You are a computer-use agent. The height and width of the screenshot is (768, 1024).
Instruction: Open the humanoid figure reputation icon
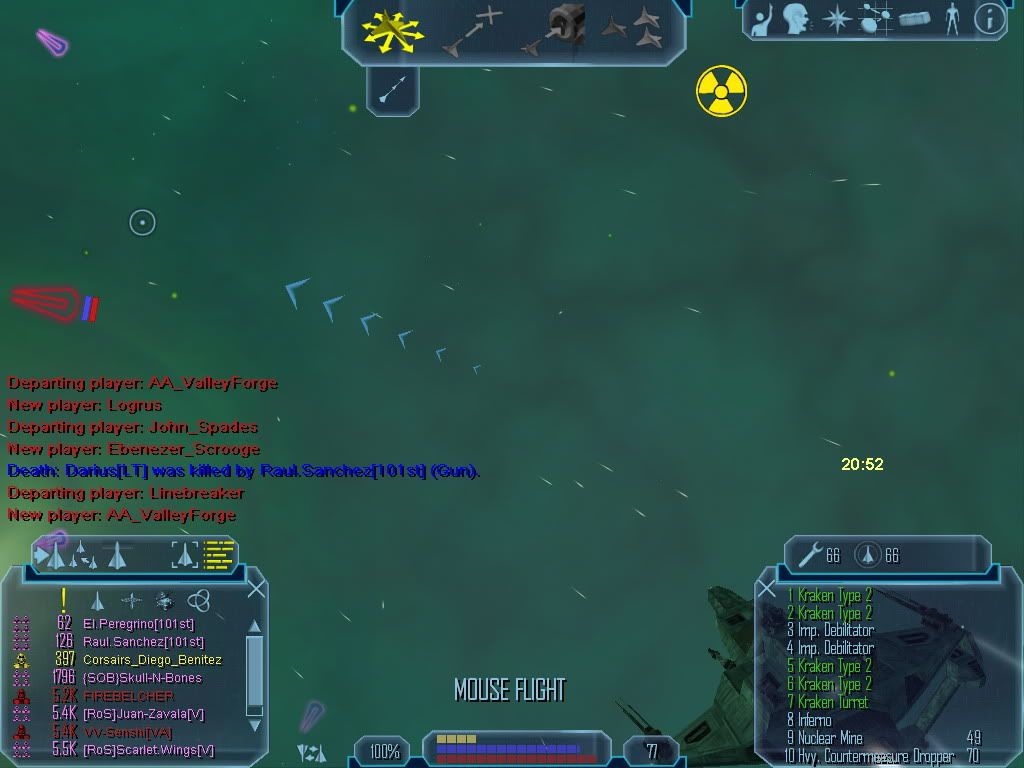[x=952, y=18]
